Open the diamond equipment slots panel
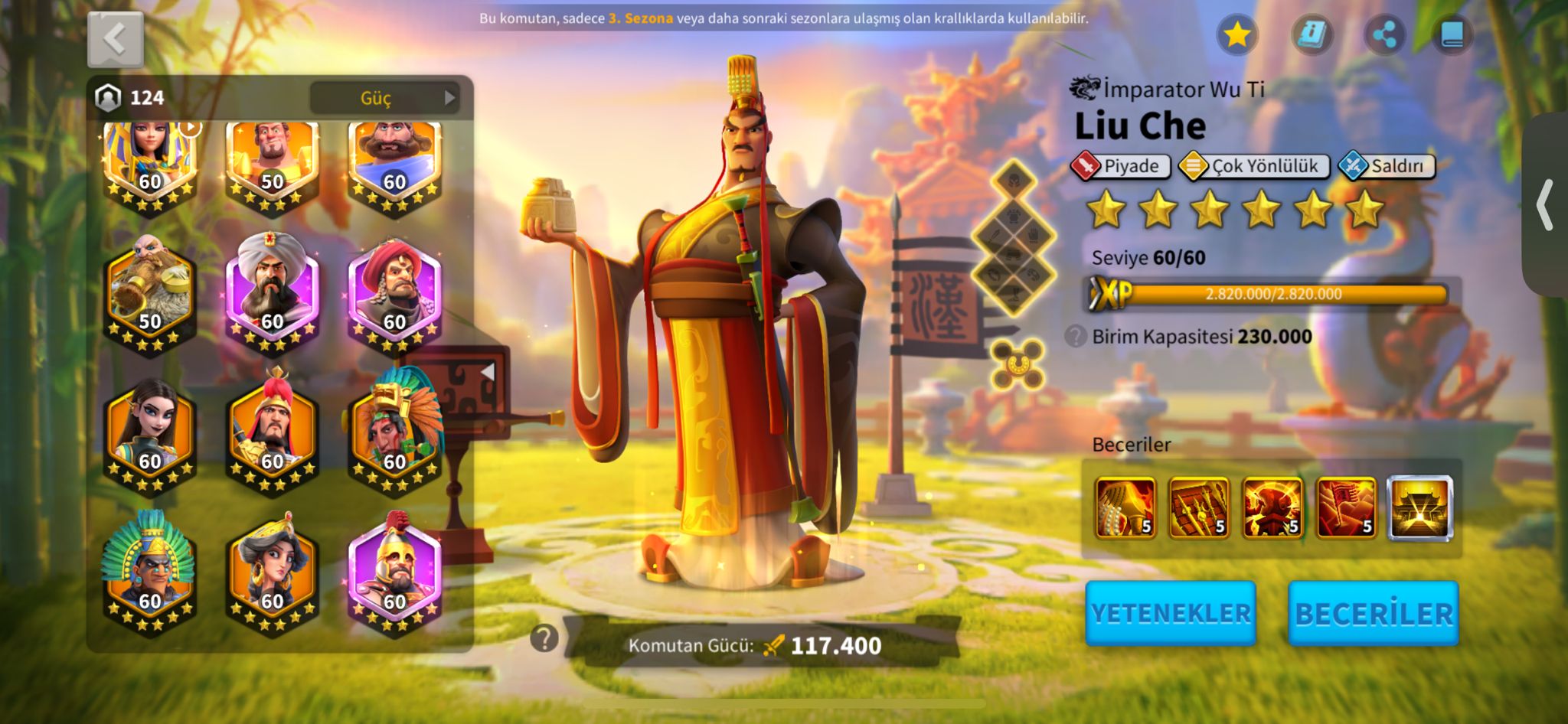The height and width of the screenshot is (724, 1568). [x=1014, y=237]
